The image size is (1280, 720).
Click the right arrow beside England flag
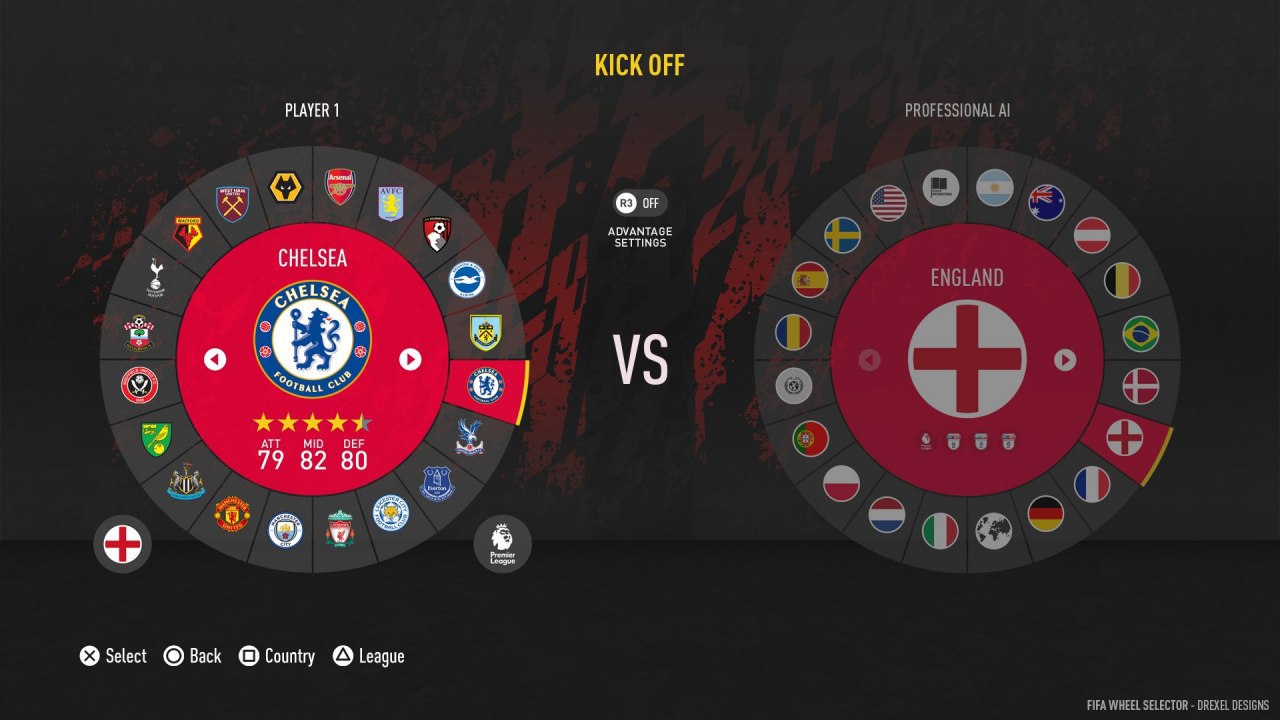pyautogui.click(x=1065, y=359)
